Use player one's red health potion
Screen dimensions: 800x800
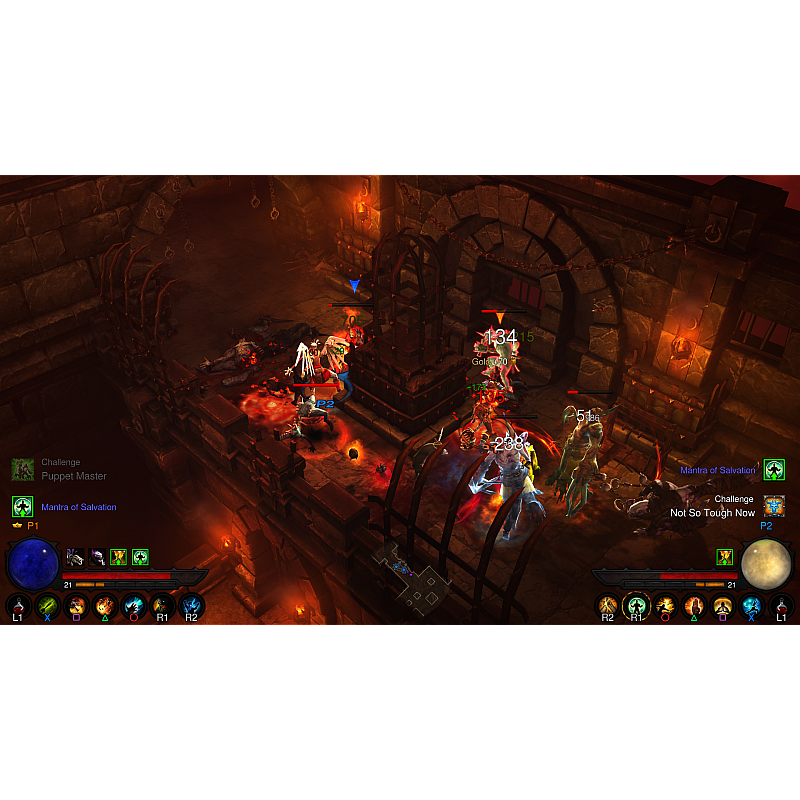coord(18,606)
